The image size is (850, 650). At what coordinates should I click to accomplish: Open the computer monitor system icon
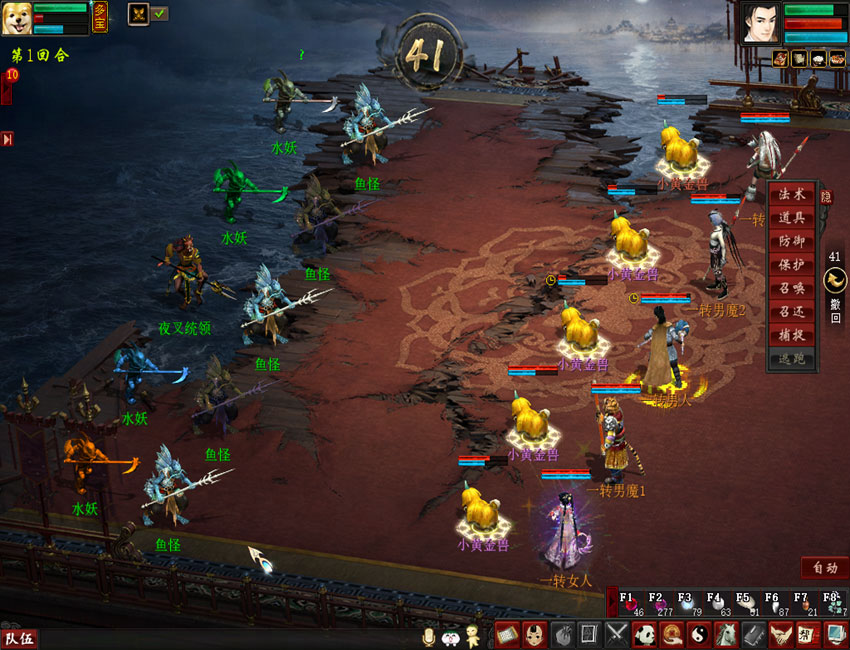pyautogui.click(x=834, y=634)
